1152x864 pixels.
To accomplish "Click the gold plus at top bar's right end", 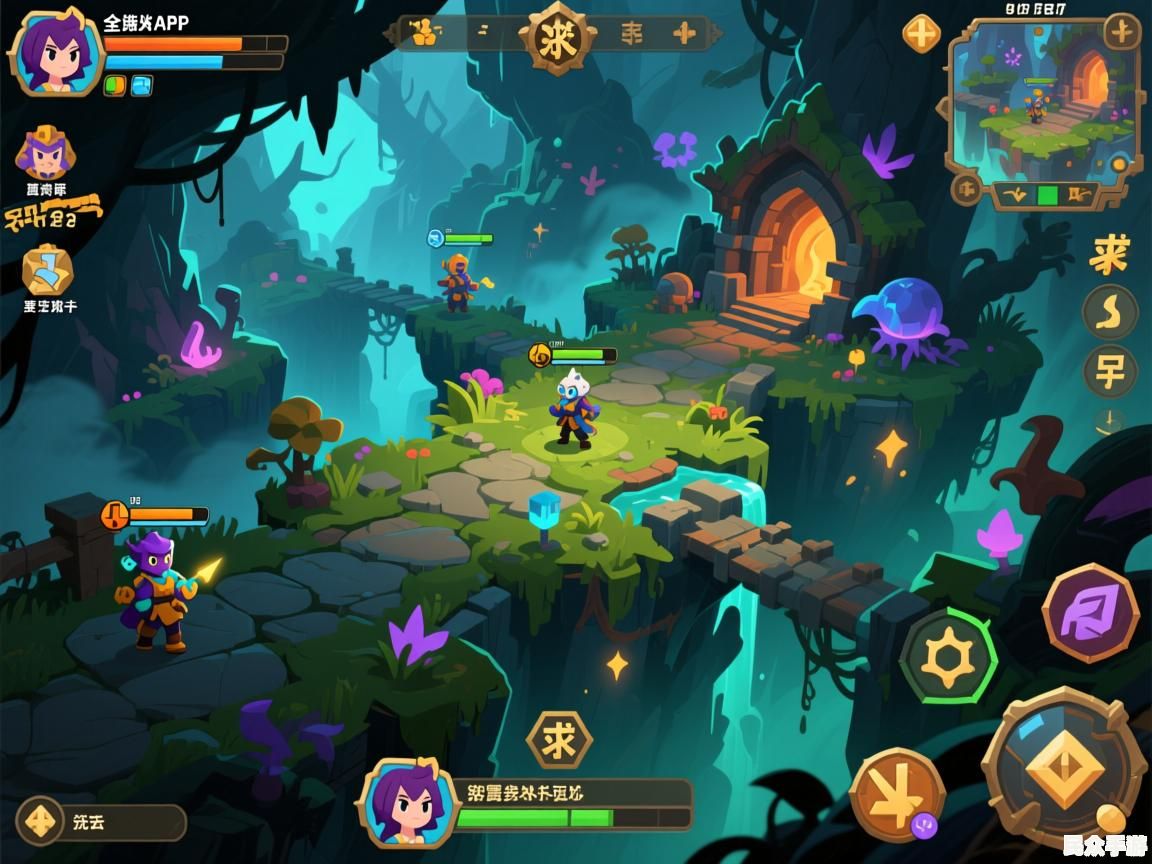I will coord(685,34).
